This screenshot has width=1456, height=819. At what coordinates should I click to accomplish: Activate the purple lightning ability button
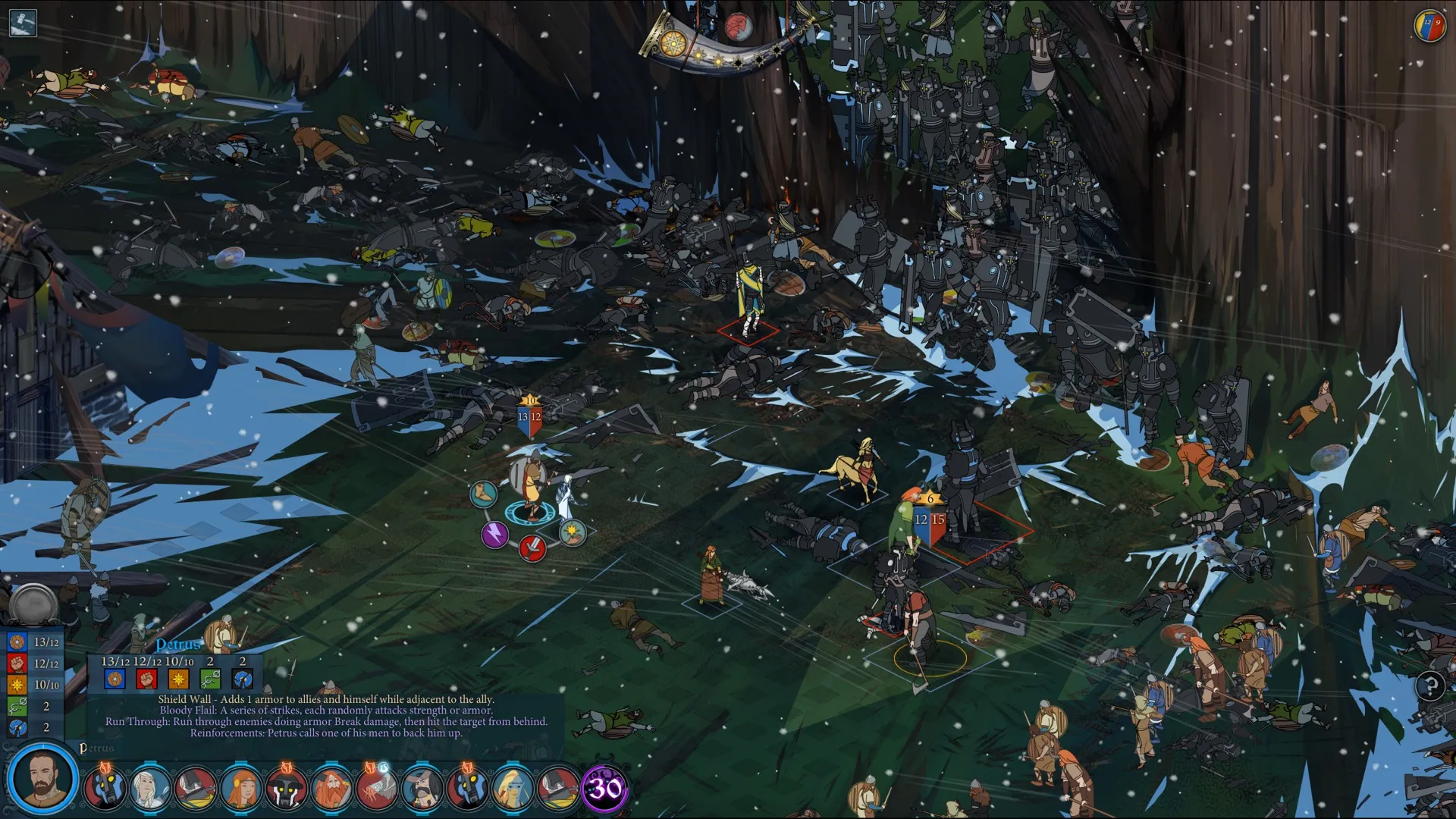click(x=494, y=535)
